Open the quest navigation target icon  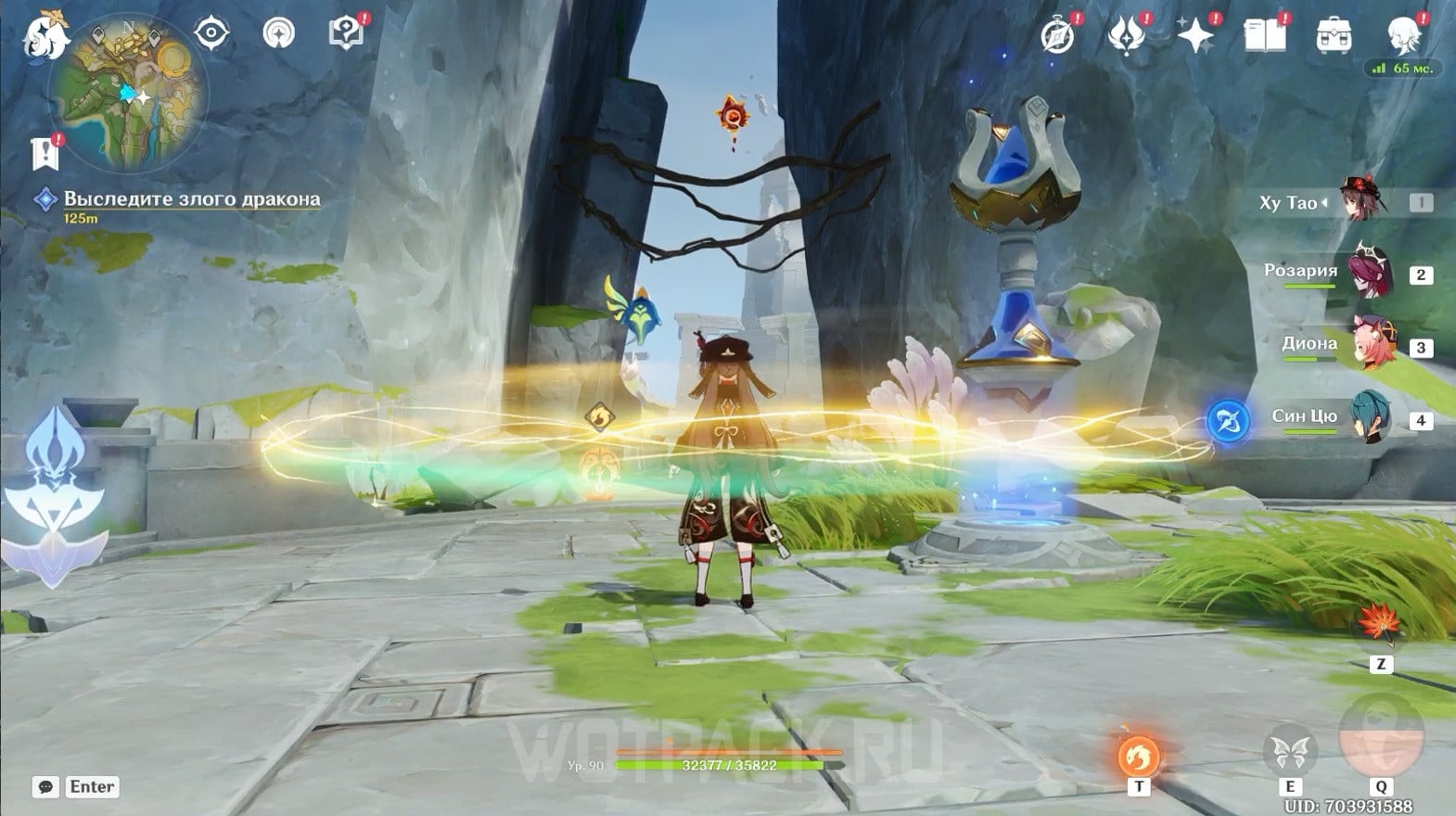click(211, 33)
